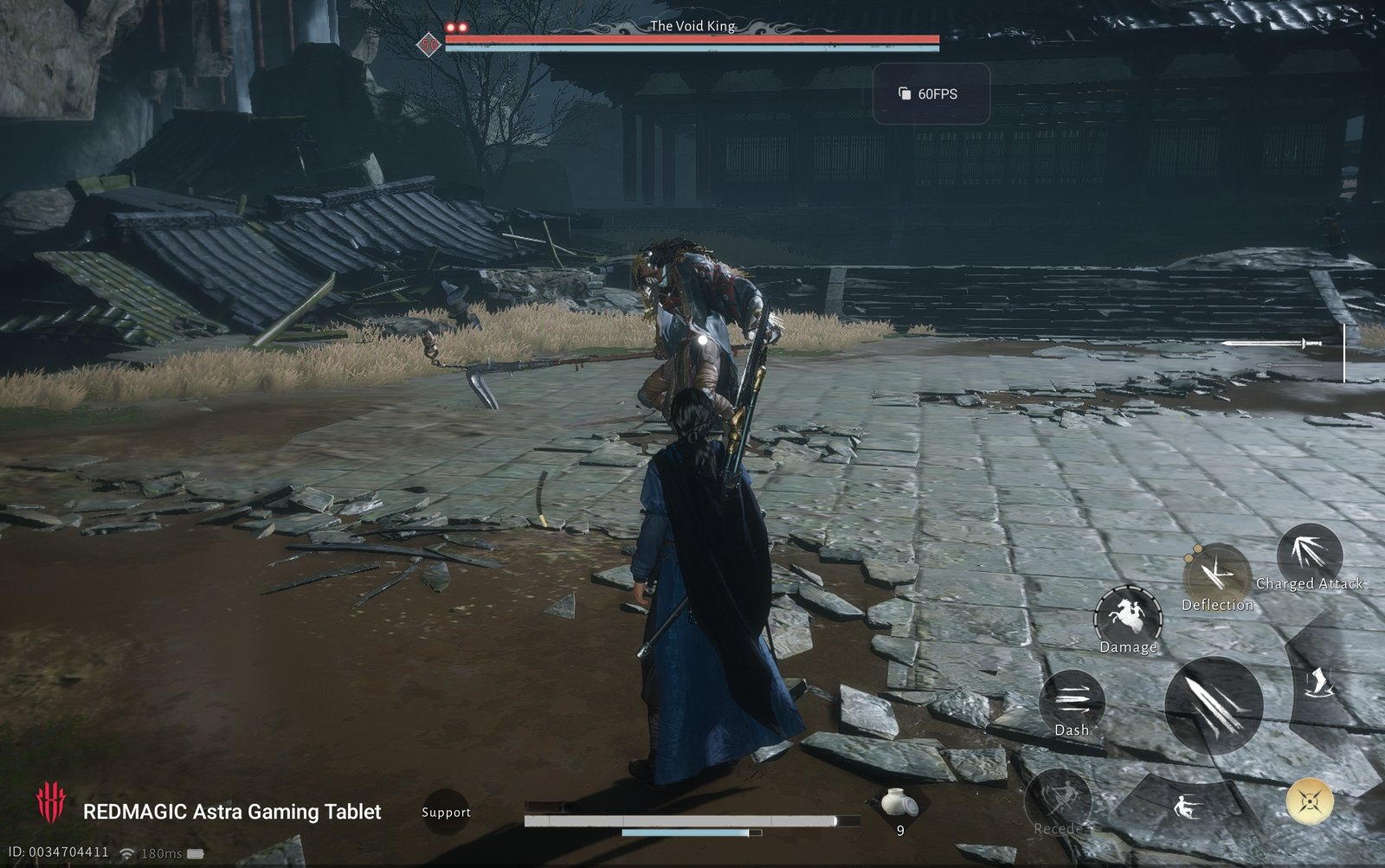
Task: Tap the Dash button
Action: 1072,699
